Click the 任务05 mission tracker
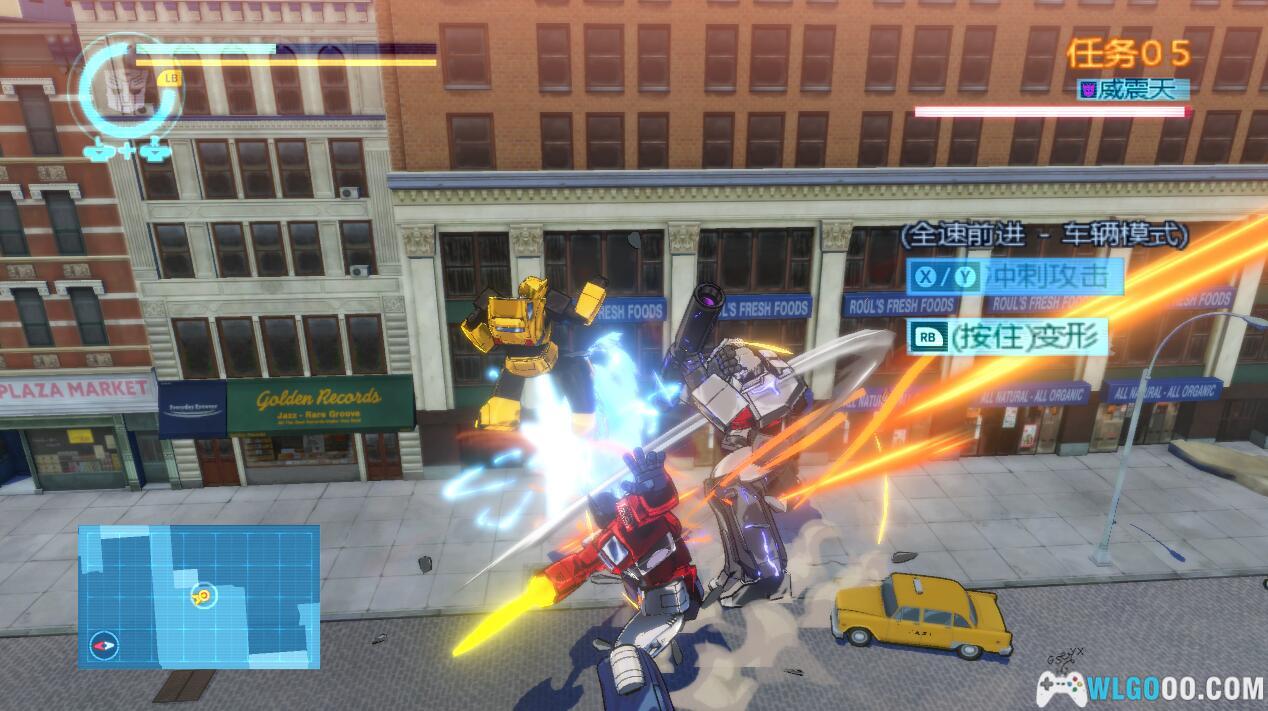 click(x=1128, y=52)
